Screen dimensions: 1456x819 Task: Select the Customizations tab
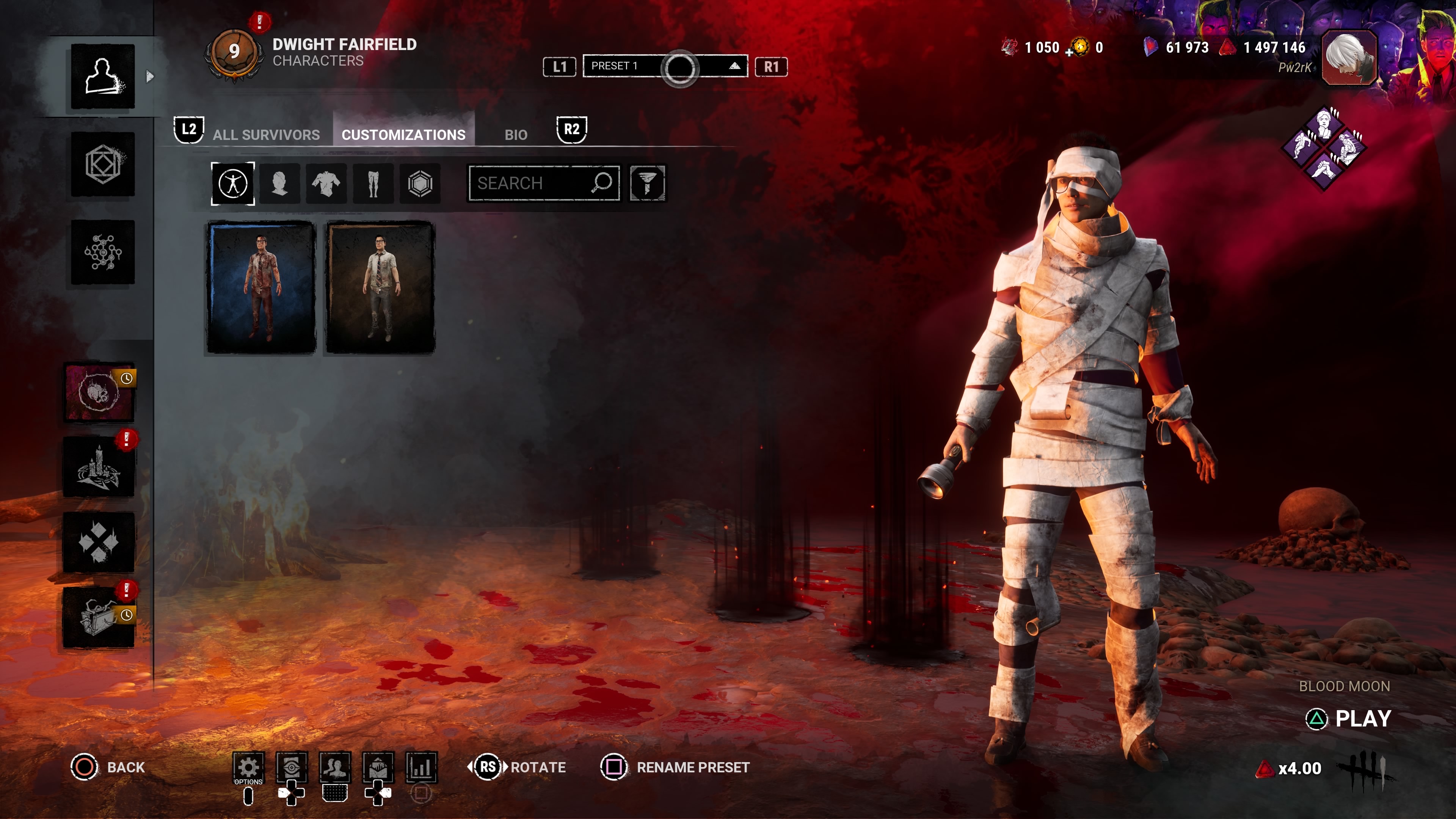[403, 135]
